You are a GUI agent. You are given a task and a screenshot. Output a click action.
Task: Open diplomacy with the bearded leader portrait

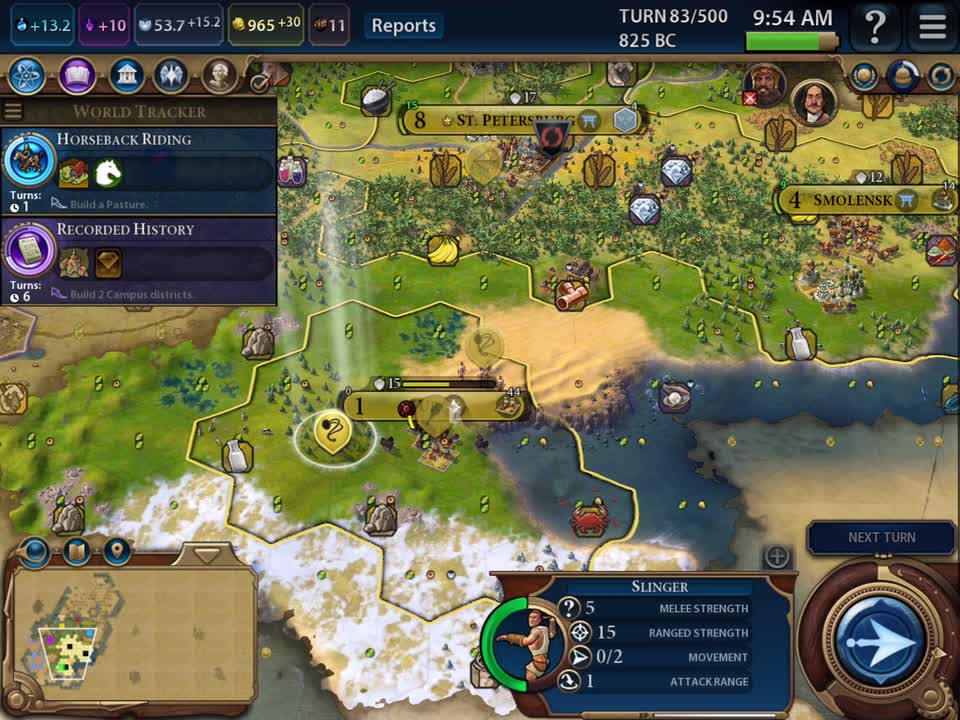[765, 86]
